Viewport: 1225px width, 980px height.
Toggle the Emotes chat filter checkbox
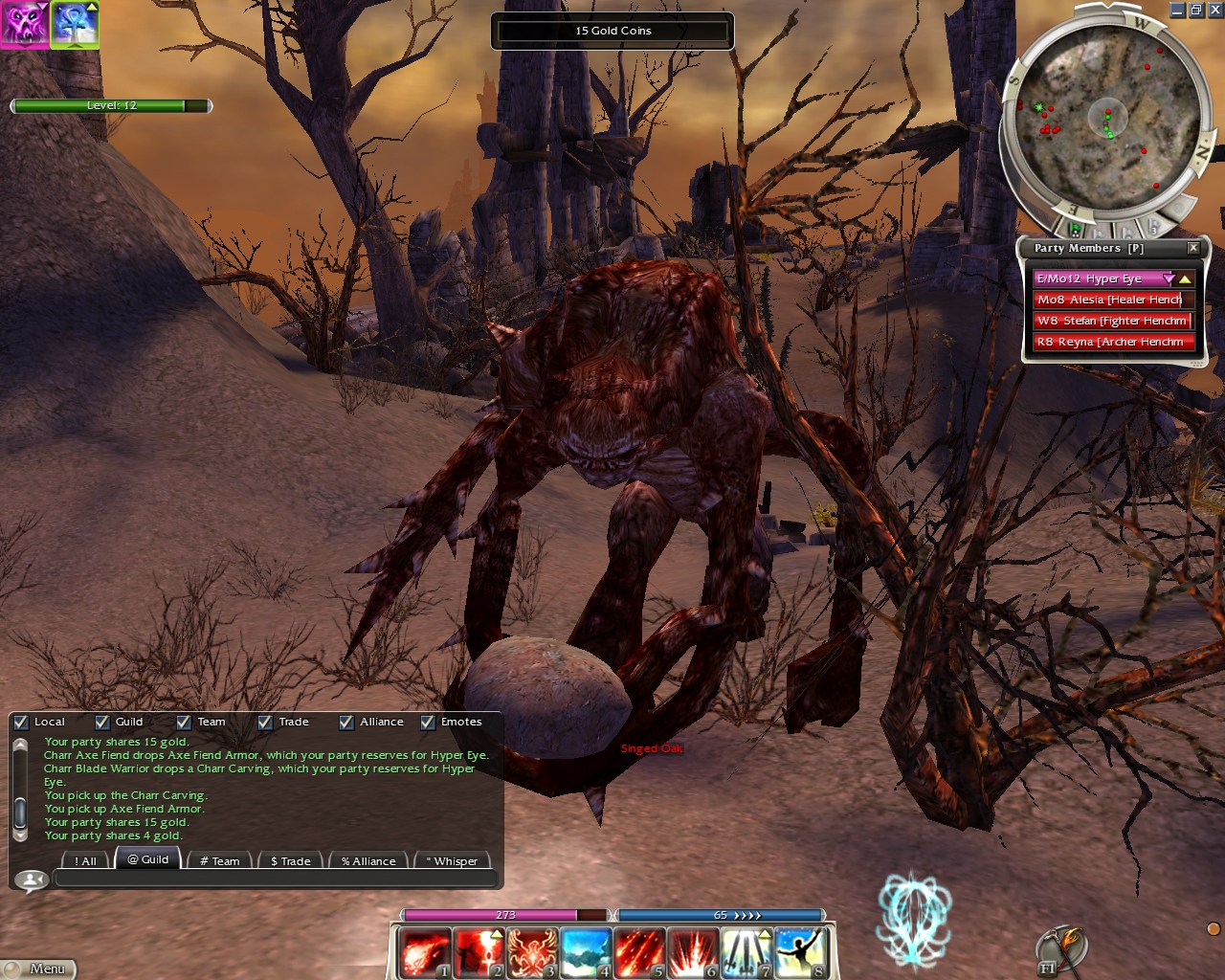428,723
